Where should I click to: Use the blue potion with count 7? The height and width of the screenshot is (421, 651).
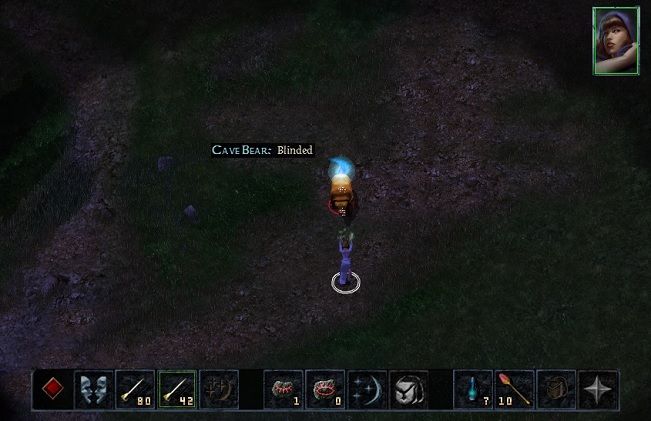pos(473,389)
